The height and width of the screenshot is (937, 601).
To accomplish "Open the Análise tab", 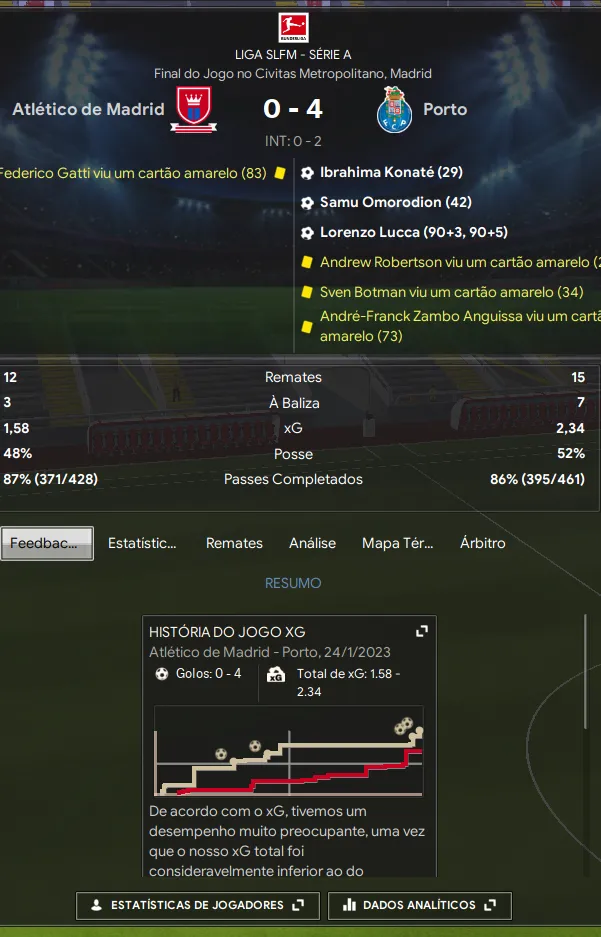I will [312, 543].
